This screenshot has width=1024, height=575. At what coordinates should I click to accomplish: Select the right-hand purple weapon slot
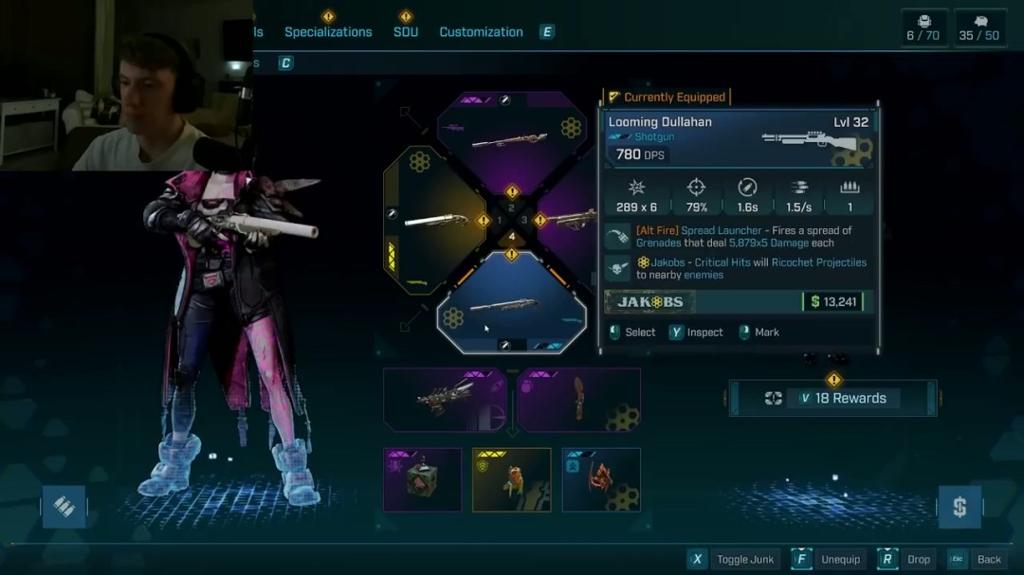tap(570, 218)
